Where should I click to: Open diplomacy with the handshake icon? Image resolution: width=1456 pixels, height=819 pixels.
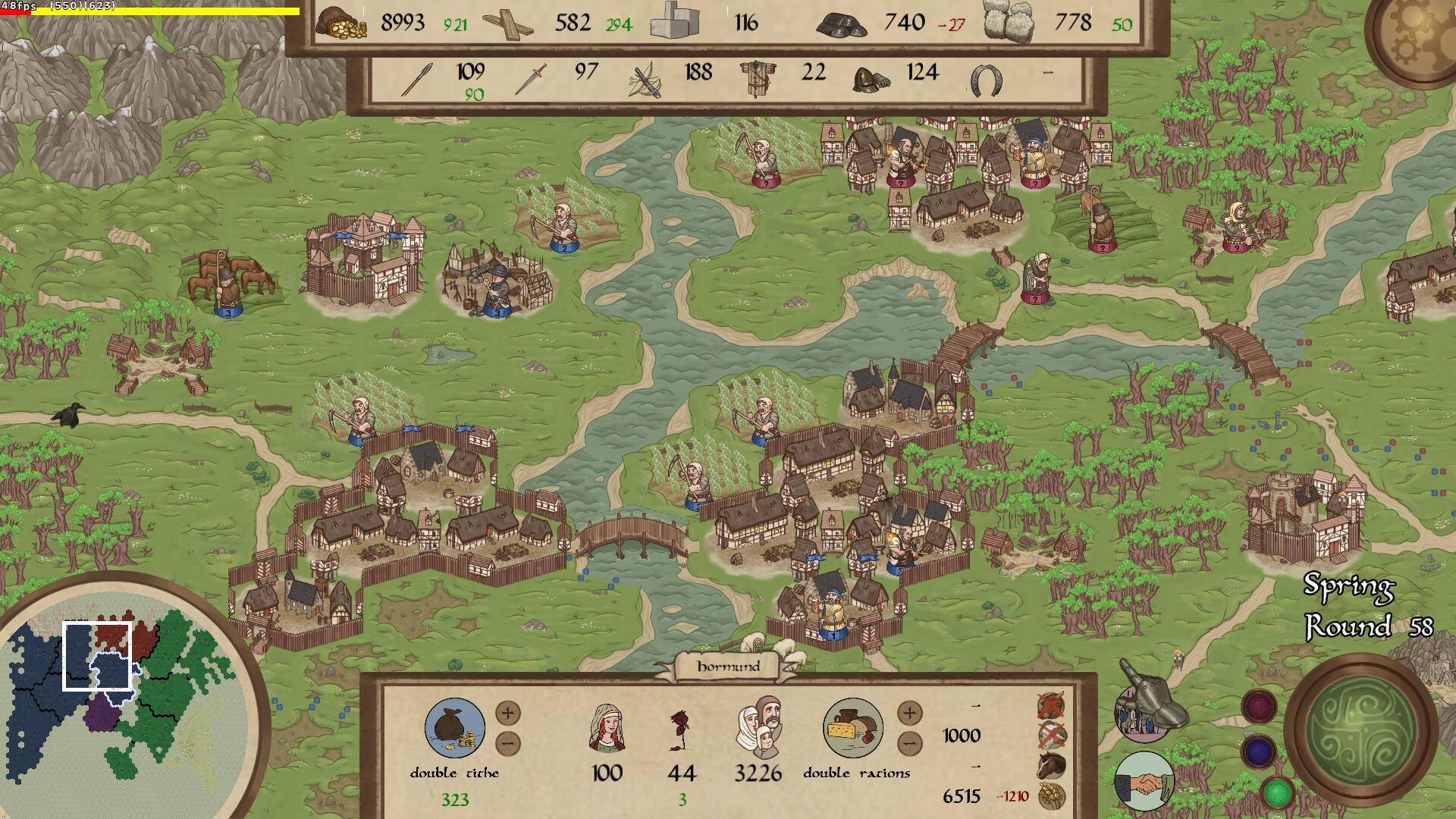(1144, 782)
